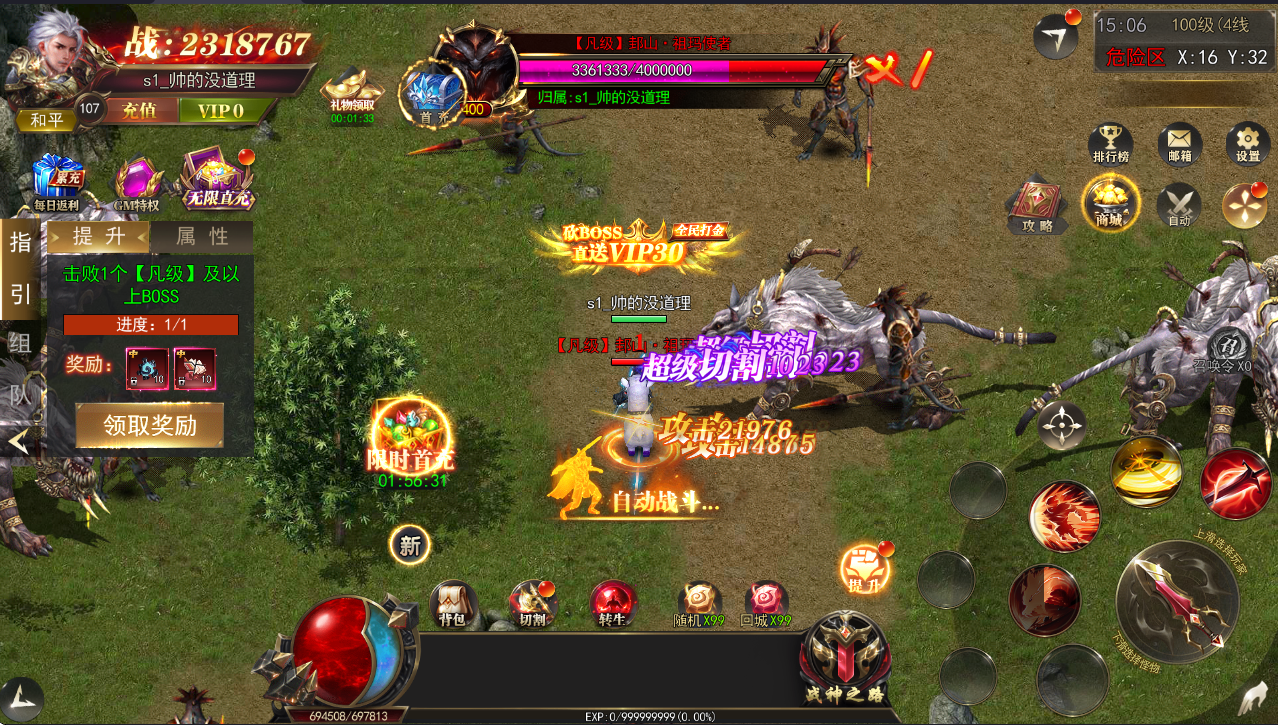Open the 充值 recharge button
Screen dimensions: 1278x725
tap(138, 110)
